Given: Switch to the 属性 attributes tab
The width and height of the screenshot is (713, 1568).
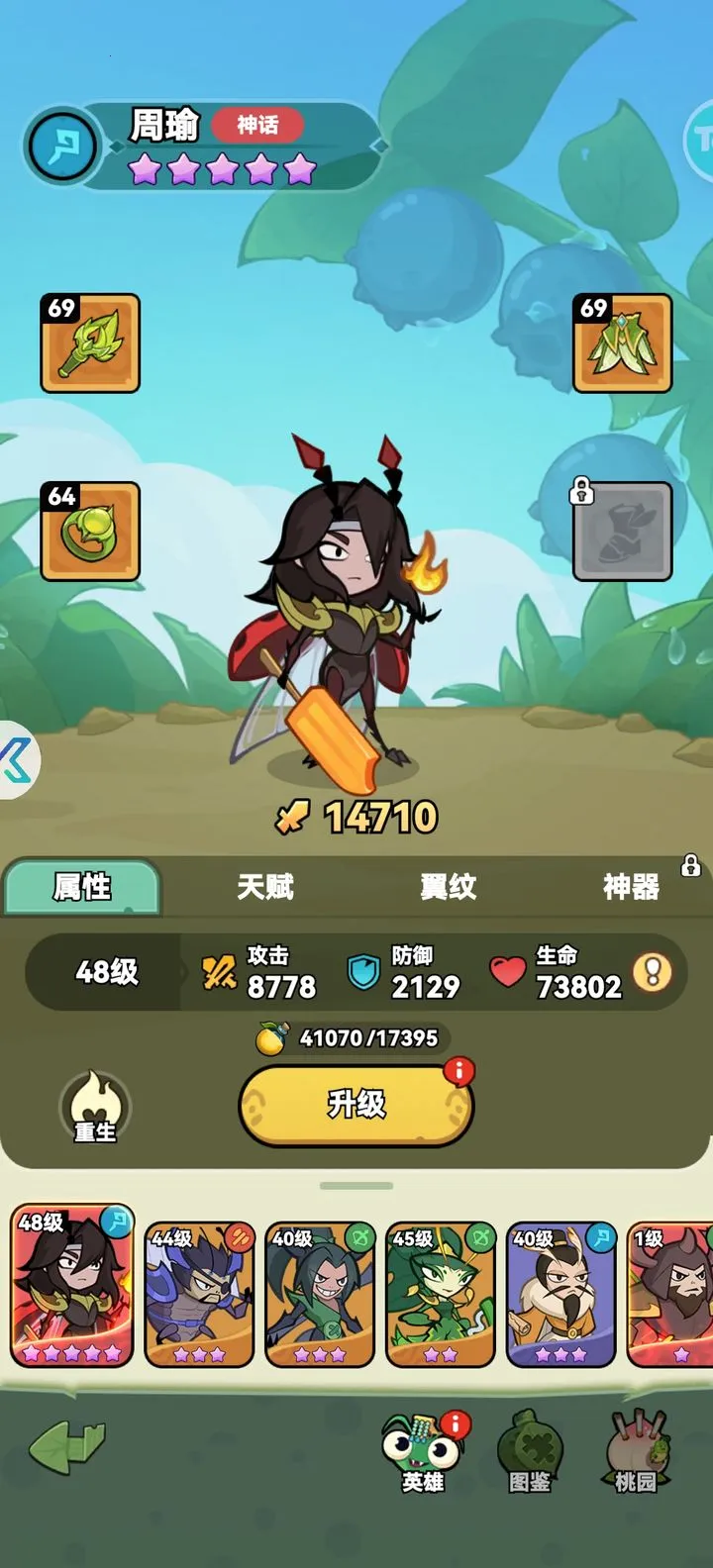Looking at the screenshot, I should point(82,887).
